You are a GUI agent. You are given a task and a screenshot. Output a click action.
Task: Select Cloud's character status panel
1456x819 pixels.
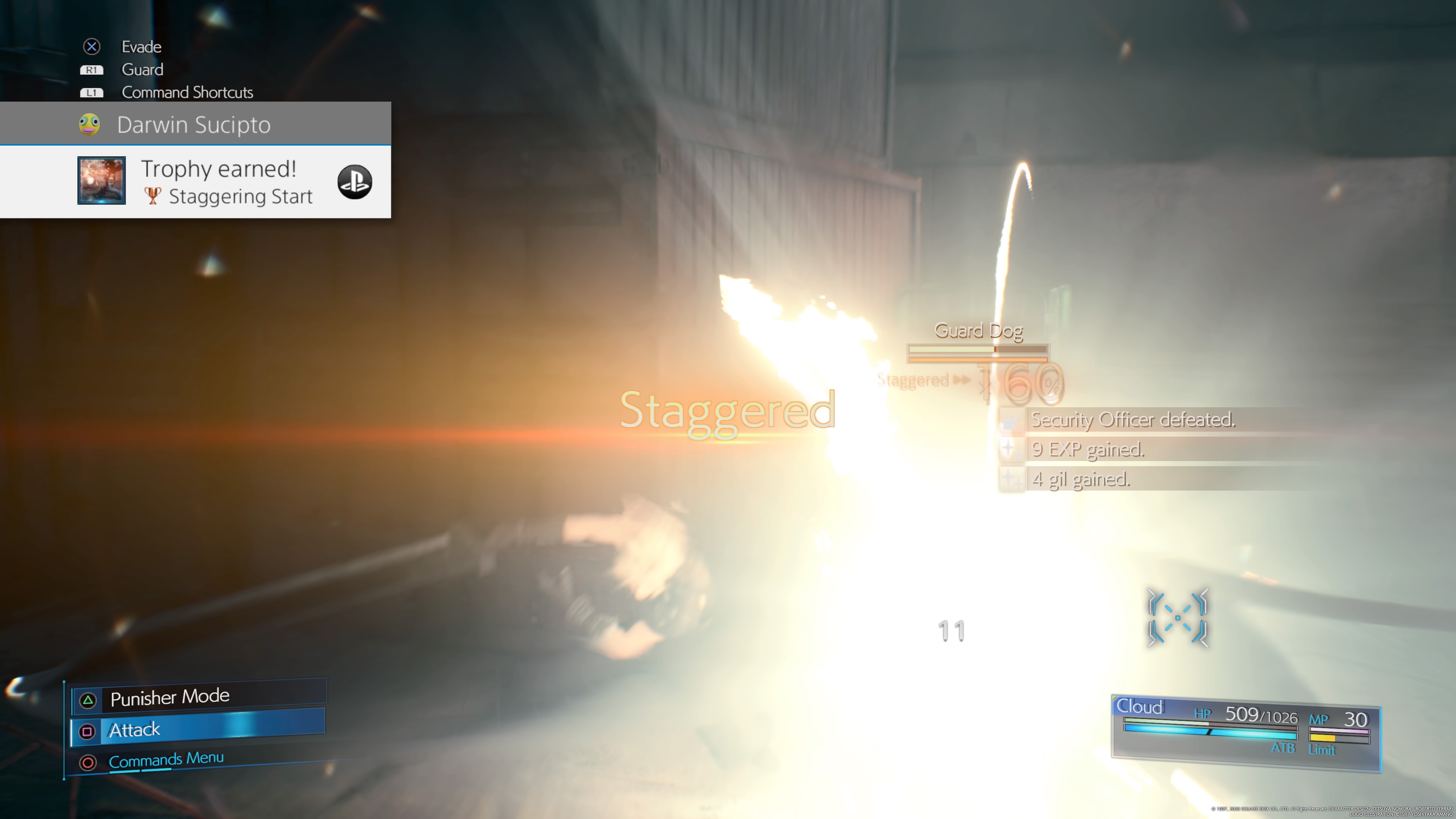pyautogui.click(x=1246, y=733)
